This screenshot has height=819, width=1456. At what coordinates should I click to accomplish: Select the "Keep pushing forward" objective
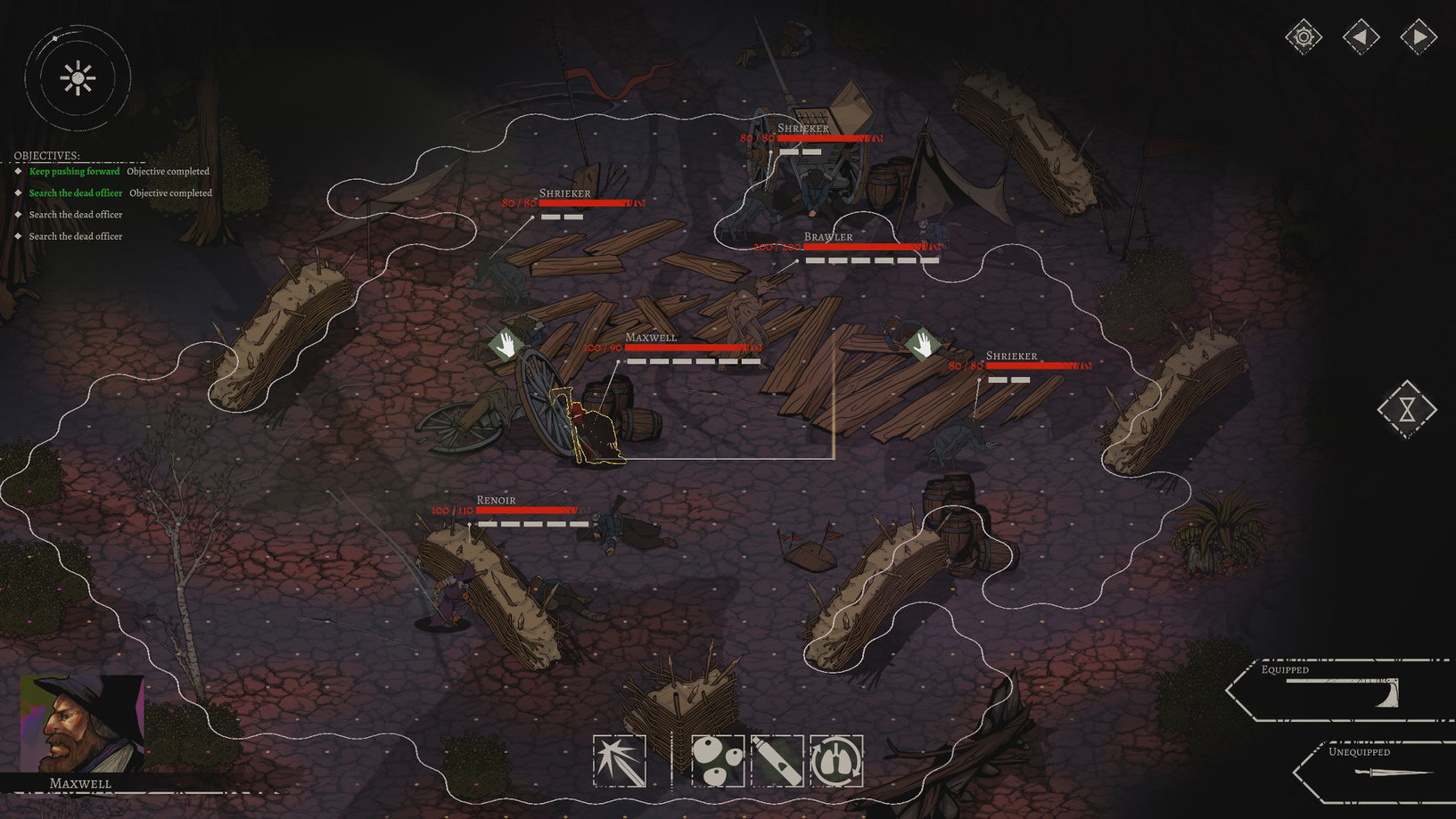(x=74, y=171)
